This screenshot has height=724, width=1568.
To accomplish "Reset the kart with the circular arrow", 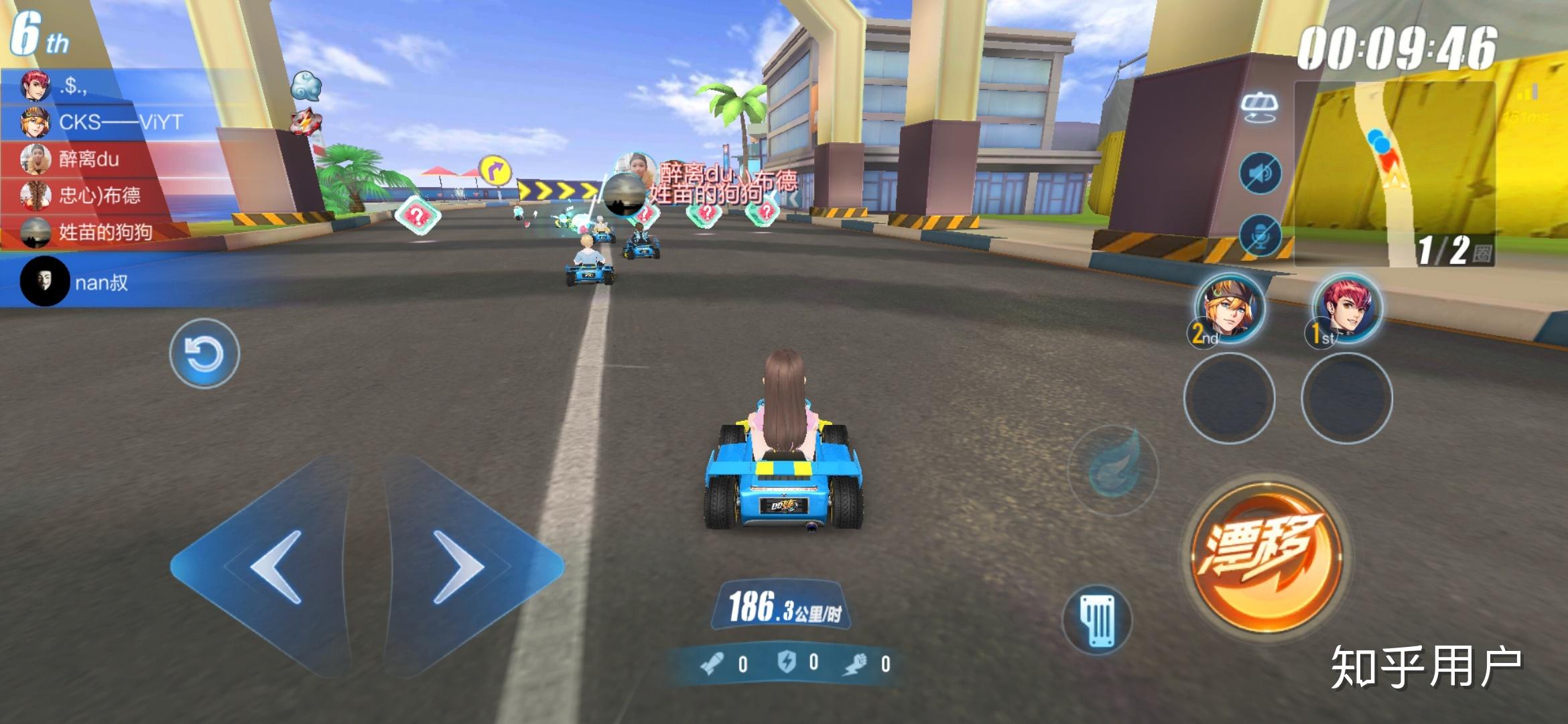I will point(204,353).
